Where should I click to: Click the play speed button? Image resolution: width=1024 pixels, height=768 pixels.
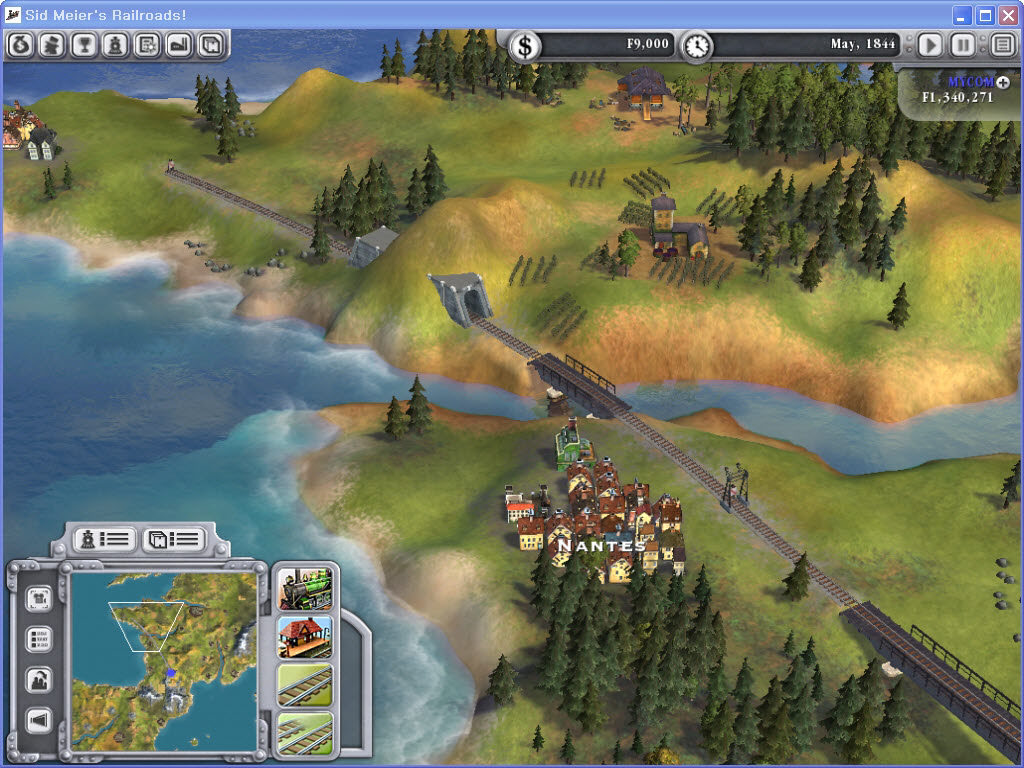[930, 45]
